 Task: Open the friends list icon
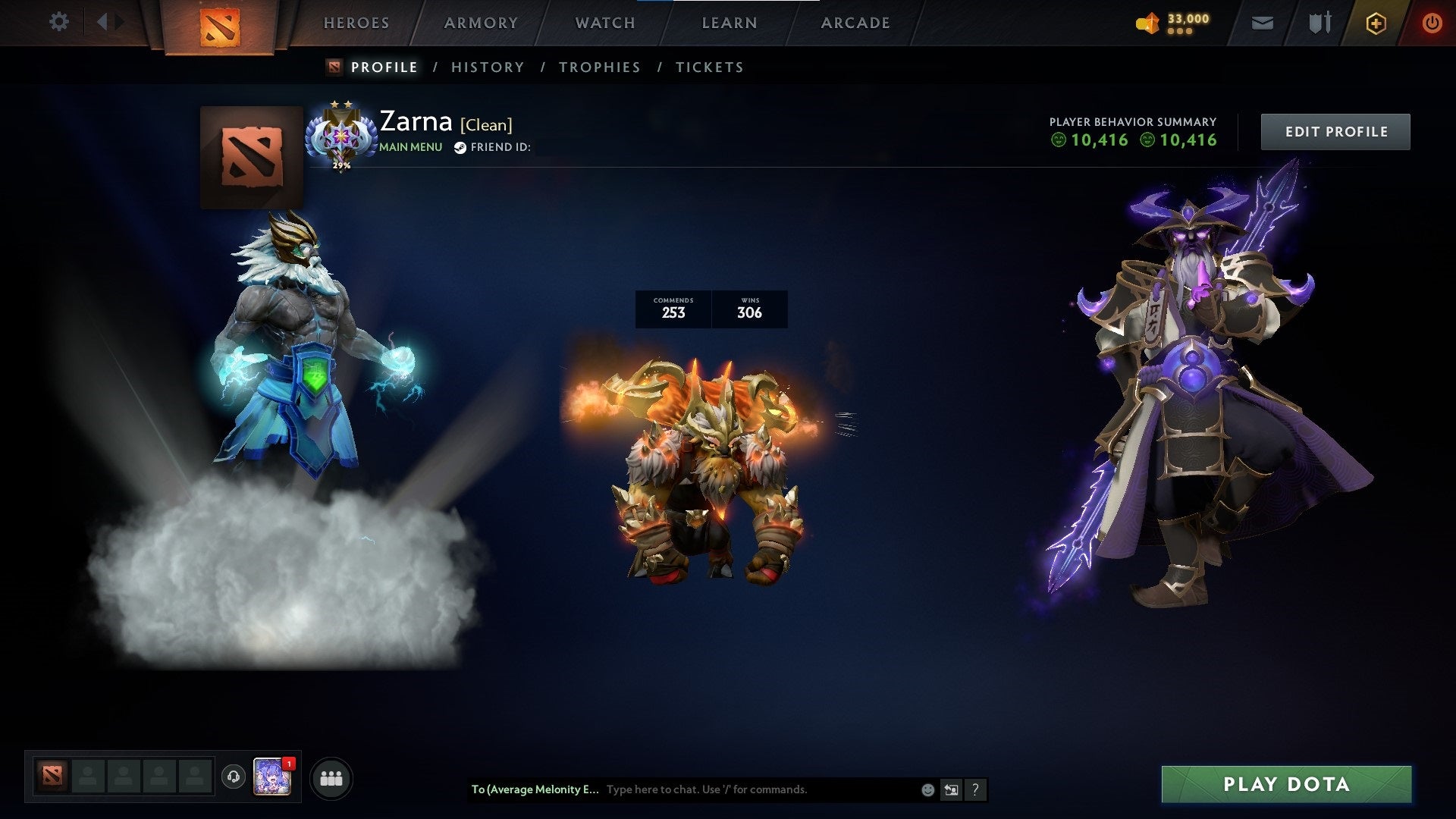point(331,777)
